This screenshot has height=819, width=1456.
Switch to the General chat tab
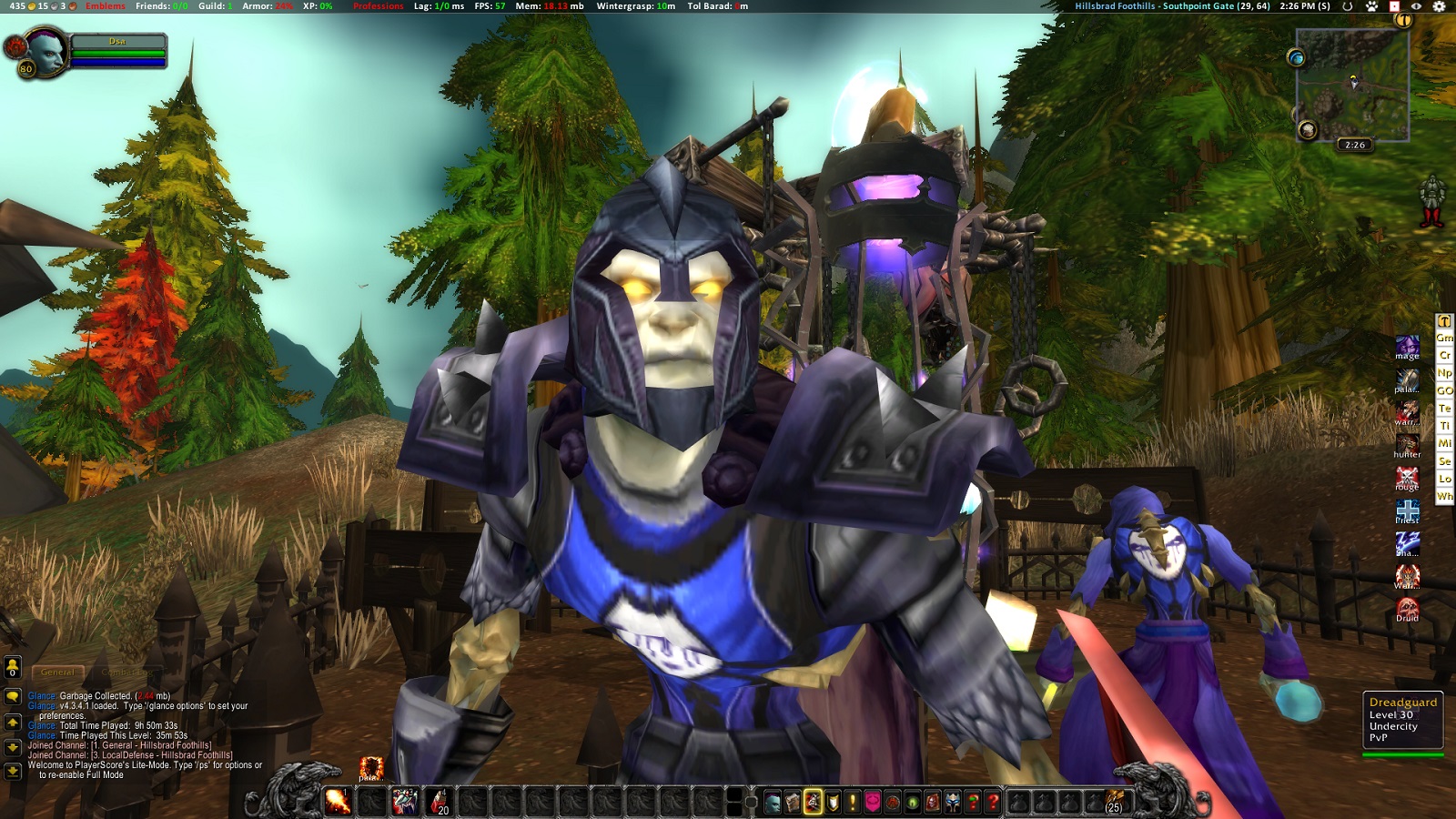(57, 672)
